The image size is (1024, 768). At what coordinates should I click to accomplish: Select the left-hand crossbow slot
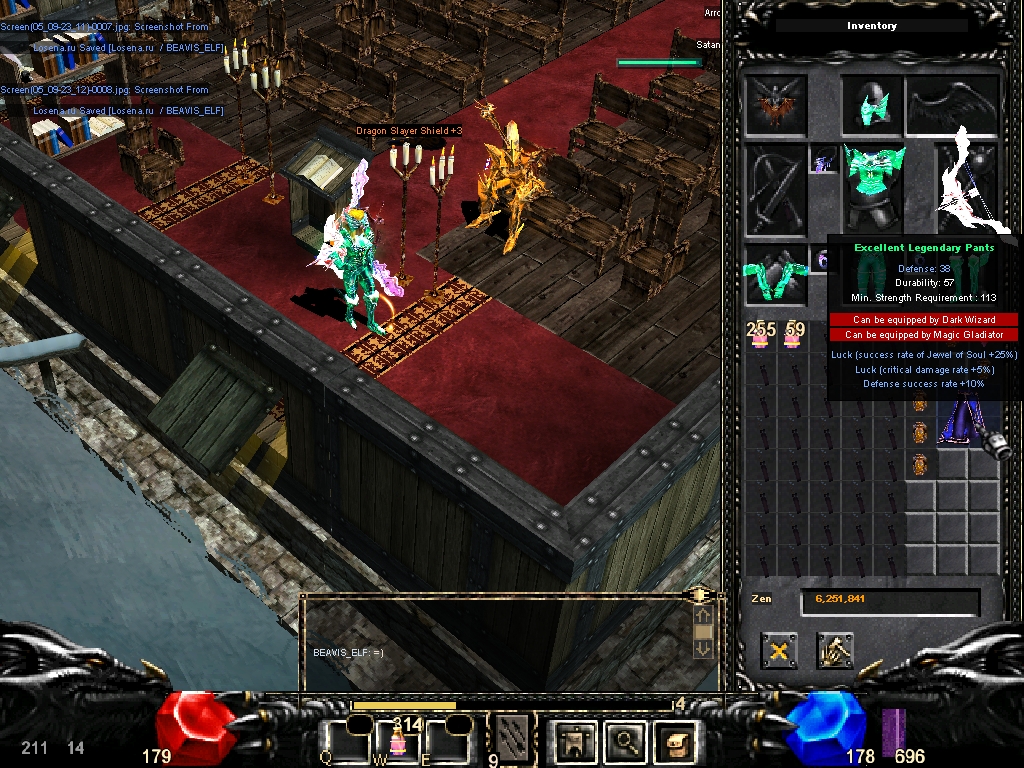(775, 190)
